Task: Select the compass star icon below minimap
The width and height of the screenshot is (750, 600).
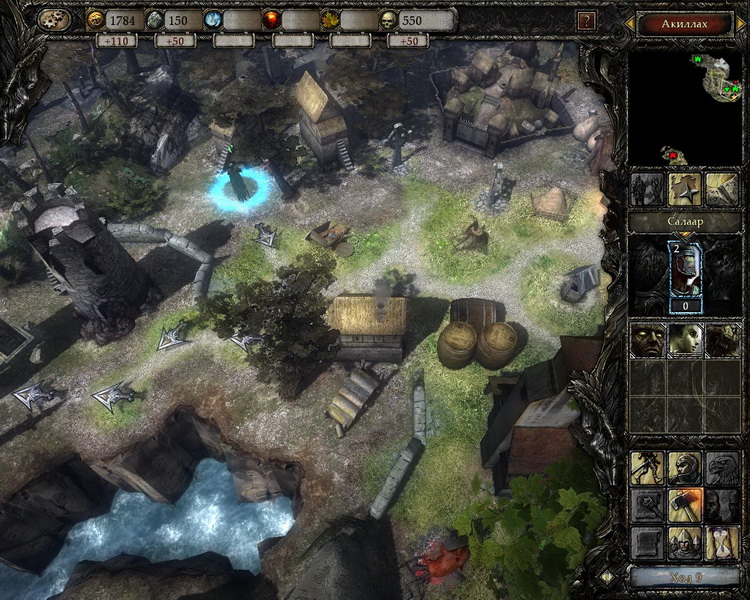Action: pos(685,188)
